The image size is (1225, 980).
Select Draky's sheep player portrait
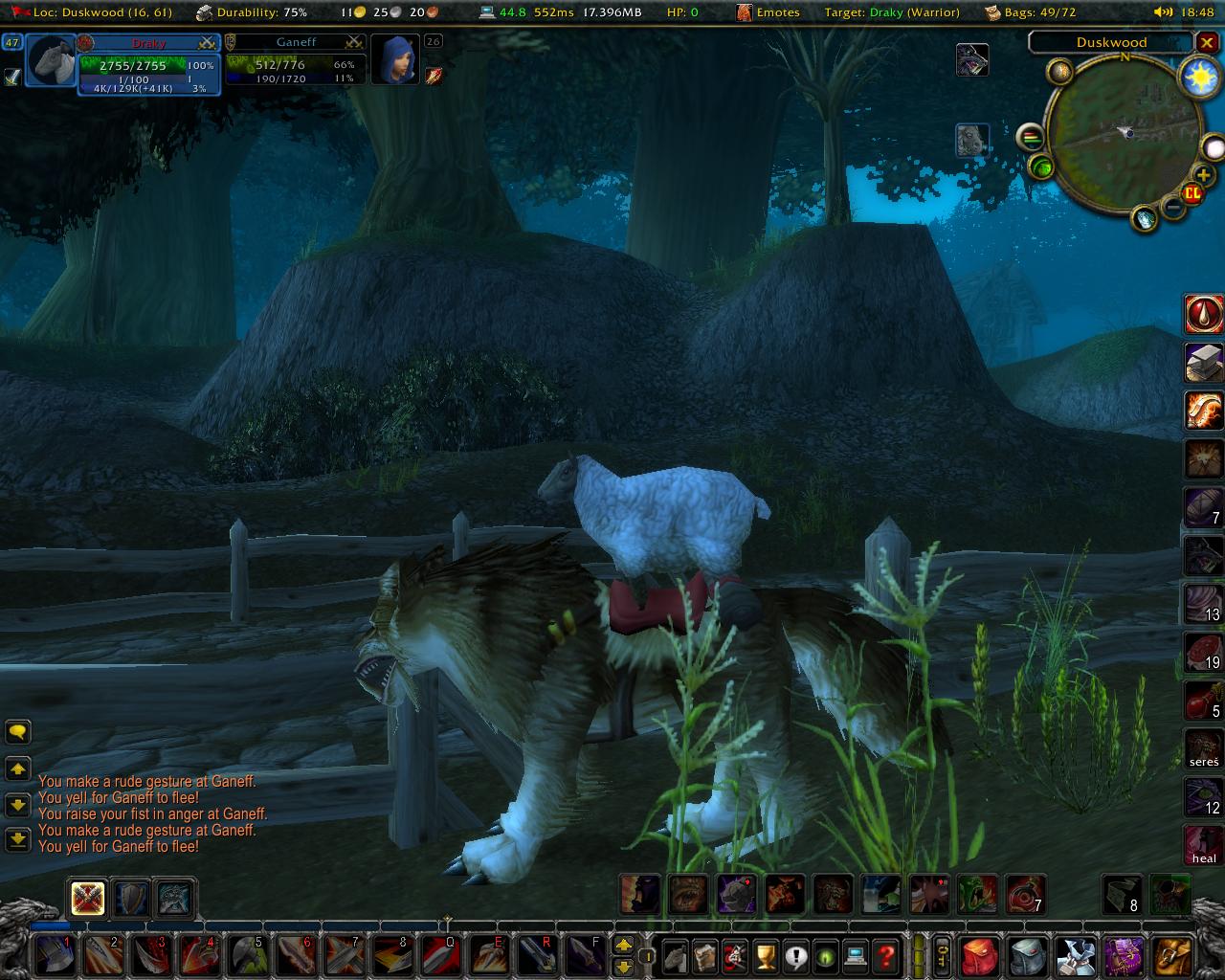(51, 63)
